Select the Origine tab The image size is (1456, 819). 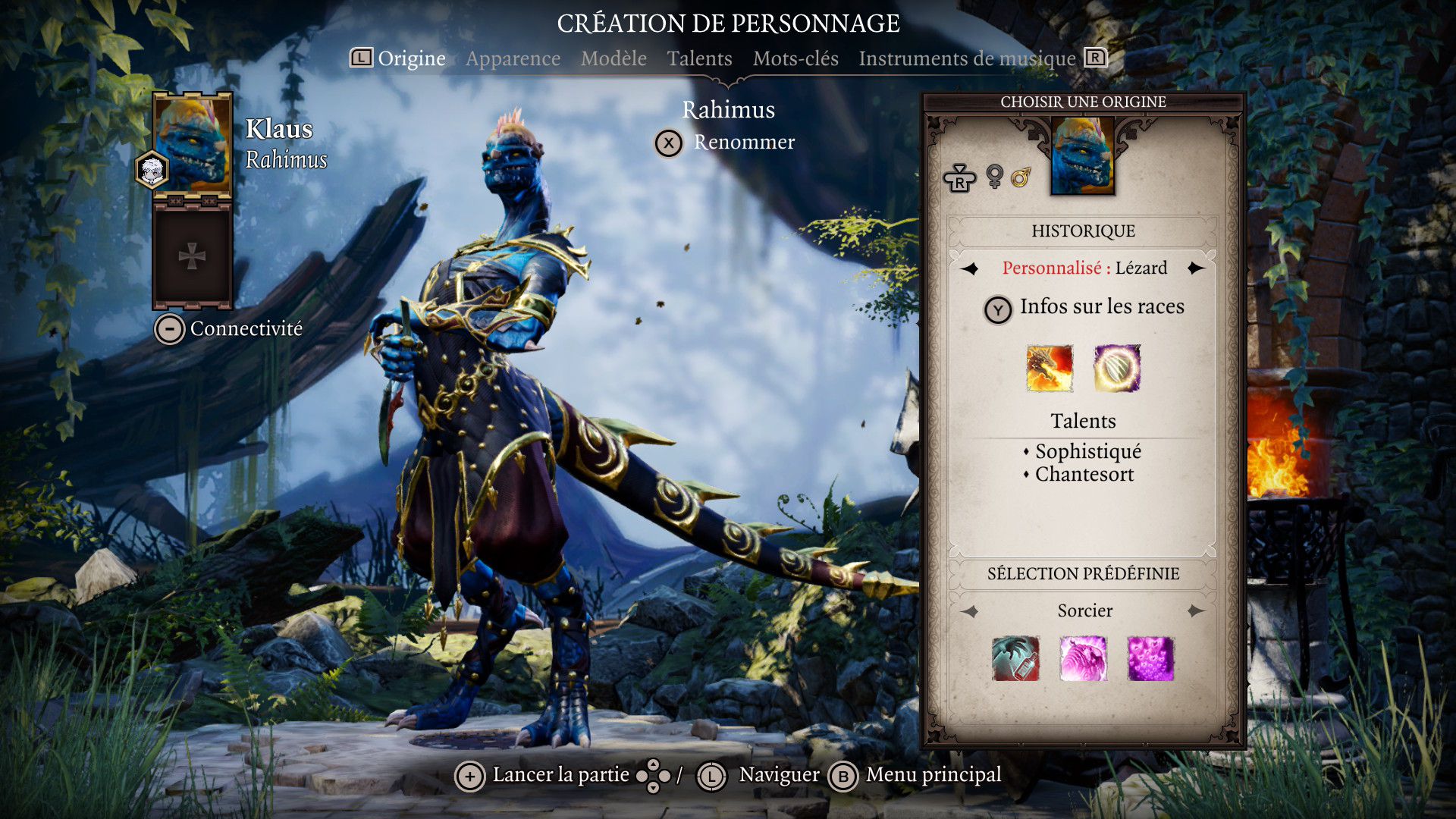click(x=411, y=58)
